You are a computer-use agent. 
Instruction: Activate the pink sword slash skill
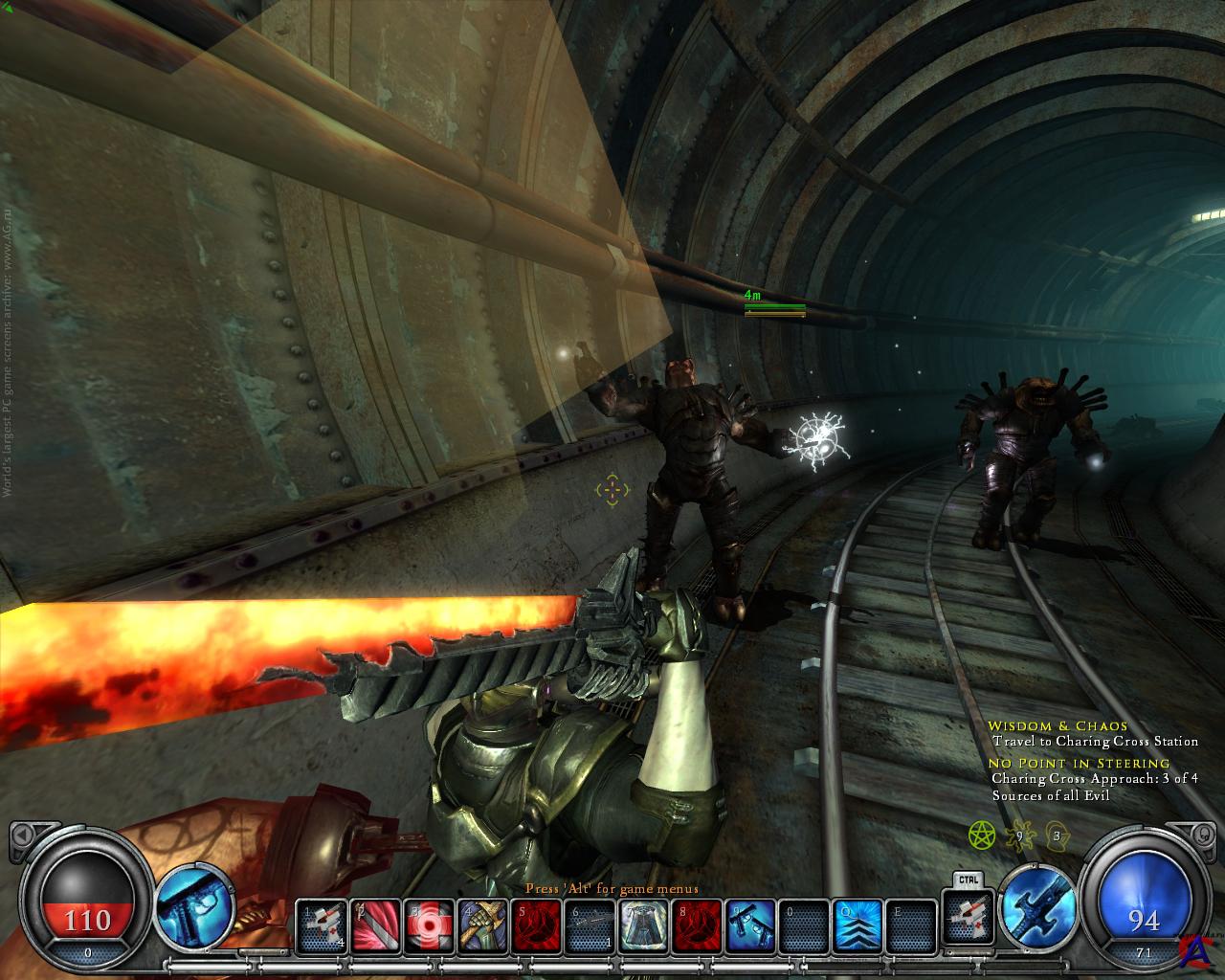pos(375,928)
